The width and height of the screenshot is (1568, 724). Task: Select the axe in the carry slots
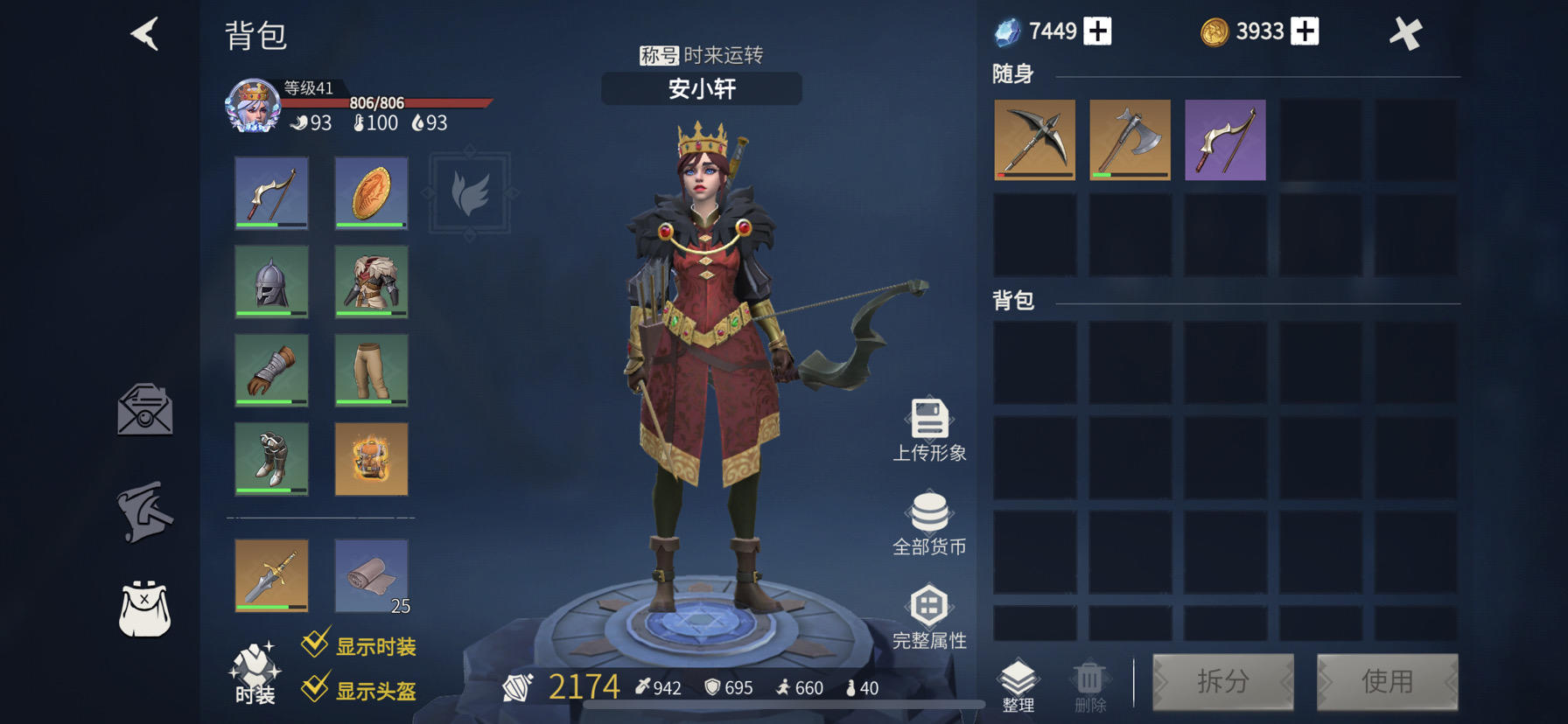pyautogui.click(x=1130, y=140)
